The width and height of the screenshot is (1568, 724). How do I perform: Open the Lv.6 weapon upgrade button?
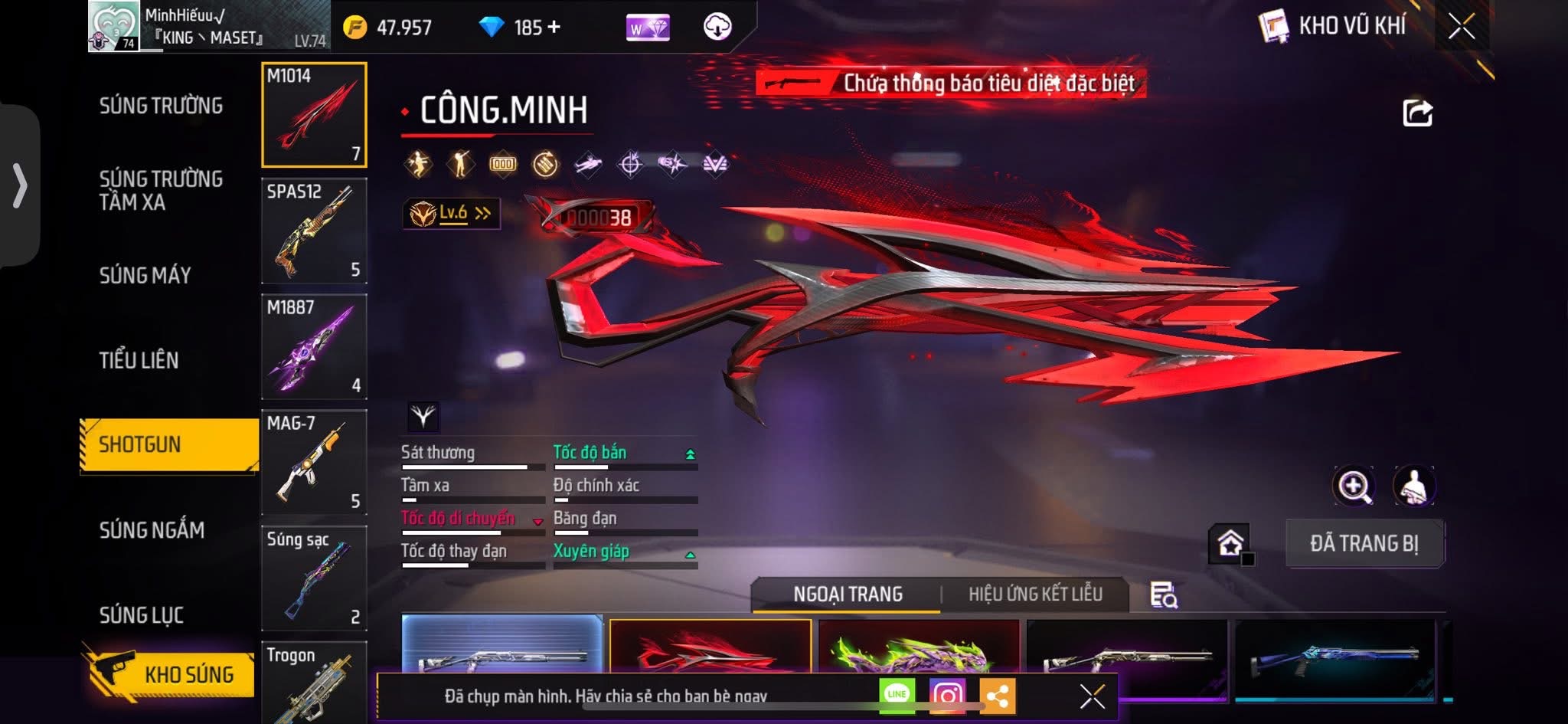pyautogui.click(x=452, y=214)
